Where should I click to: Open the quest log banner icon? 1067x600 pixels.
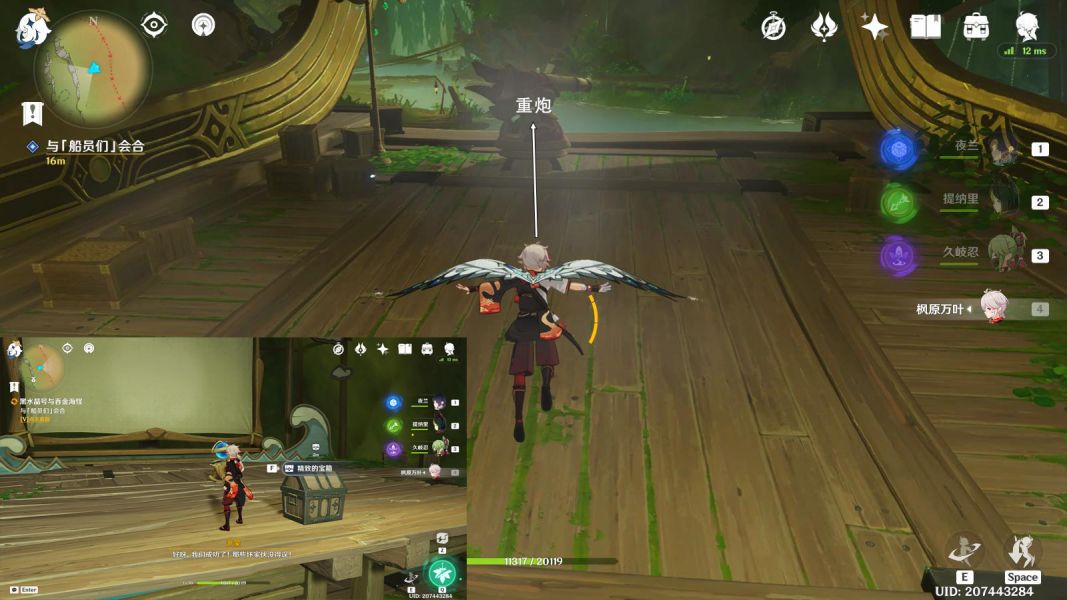[x=33, y=112]
